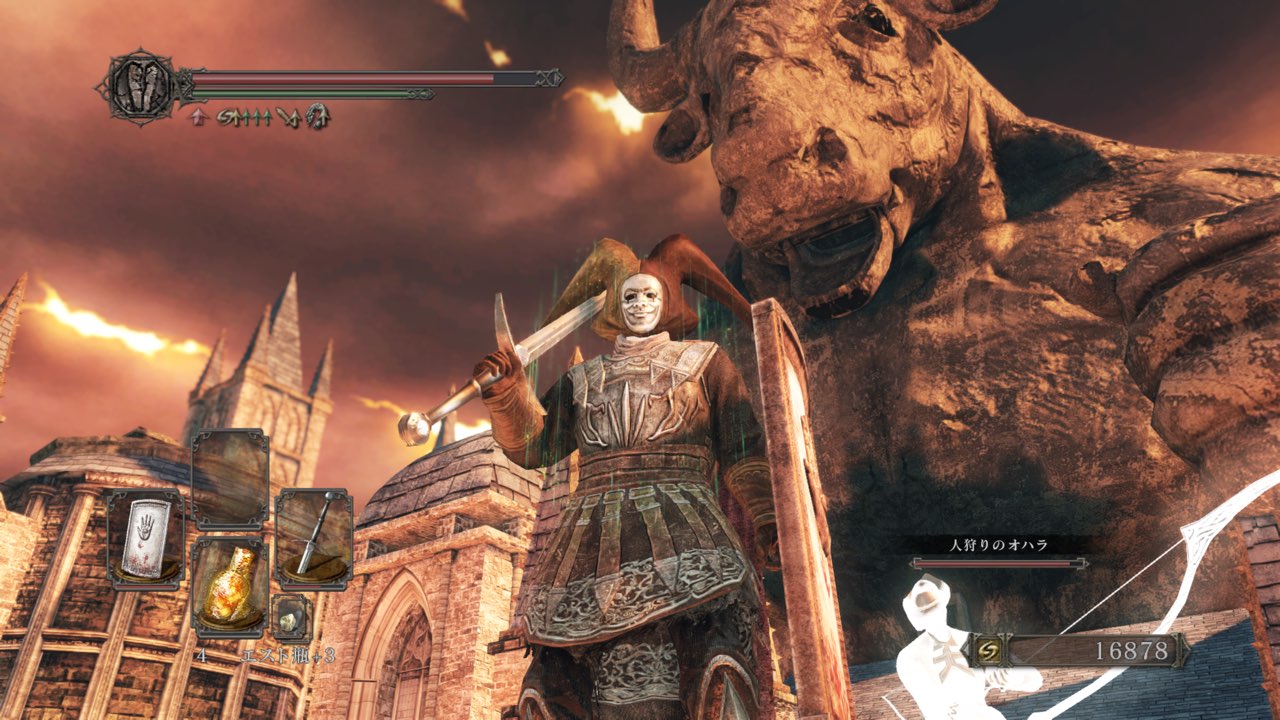Click the ring with up-arrow buff icon
1280x720 pixels.
319,118
